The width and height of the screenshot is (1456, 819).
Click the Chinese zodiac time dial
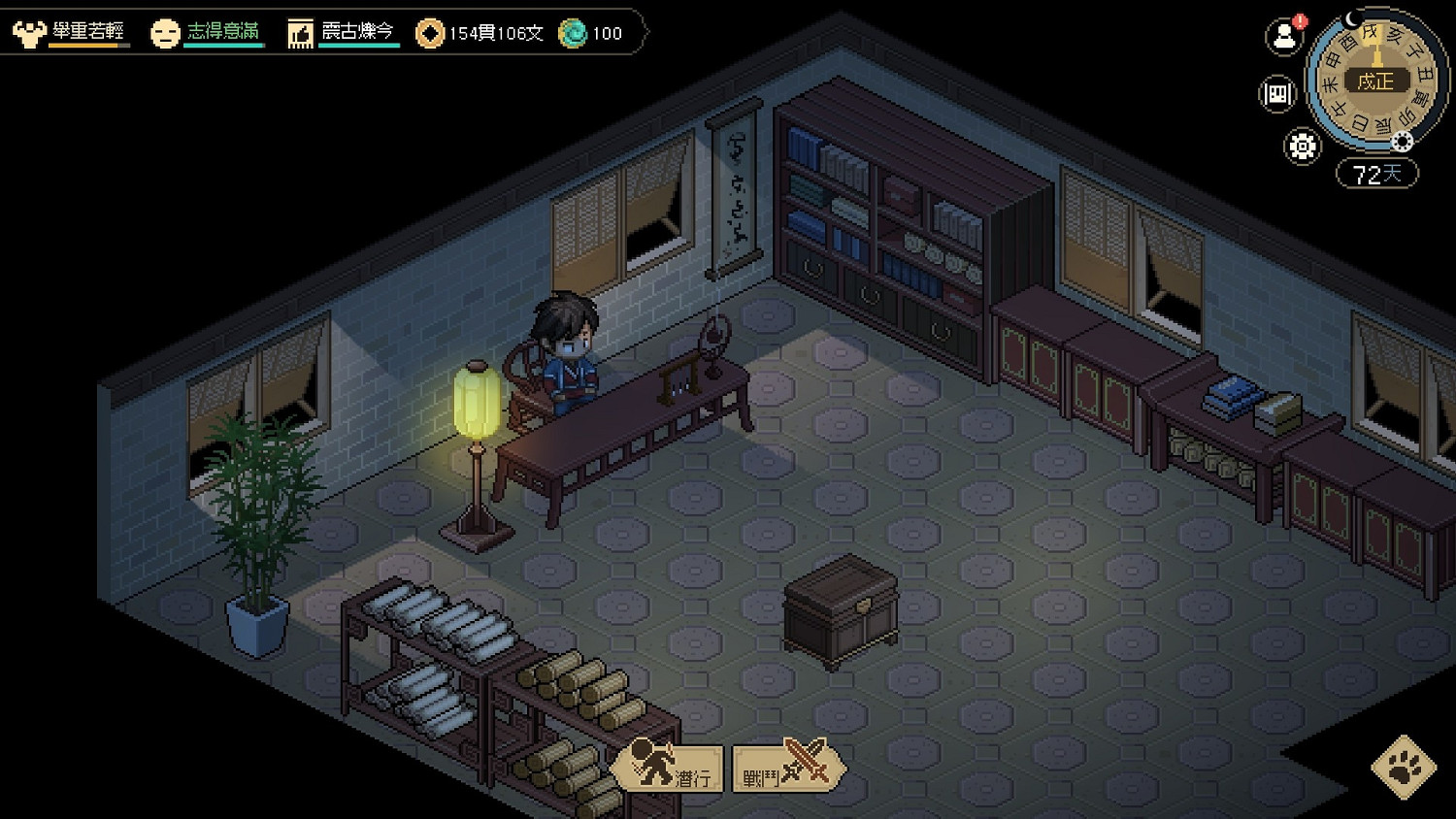pos(1375,81)
